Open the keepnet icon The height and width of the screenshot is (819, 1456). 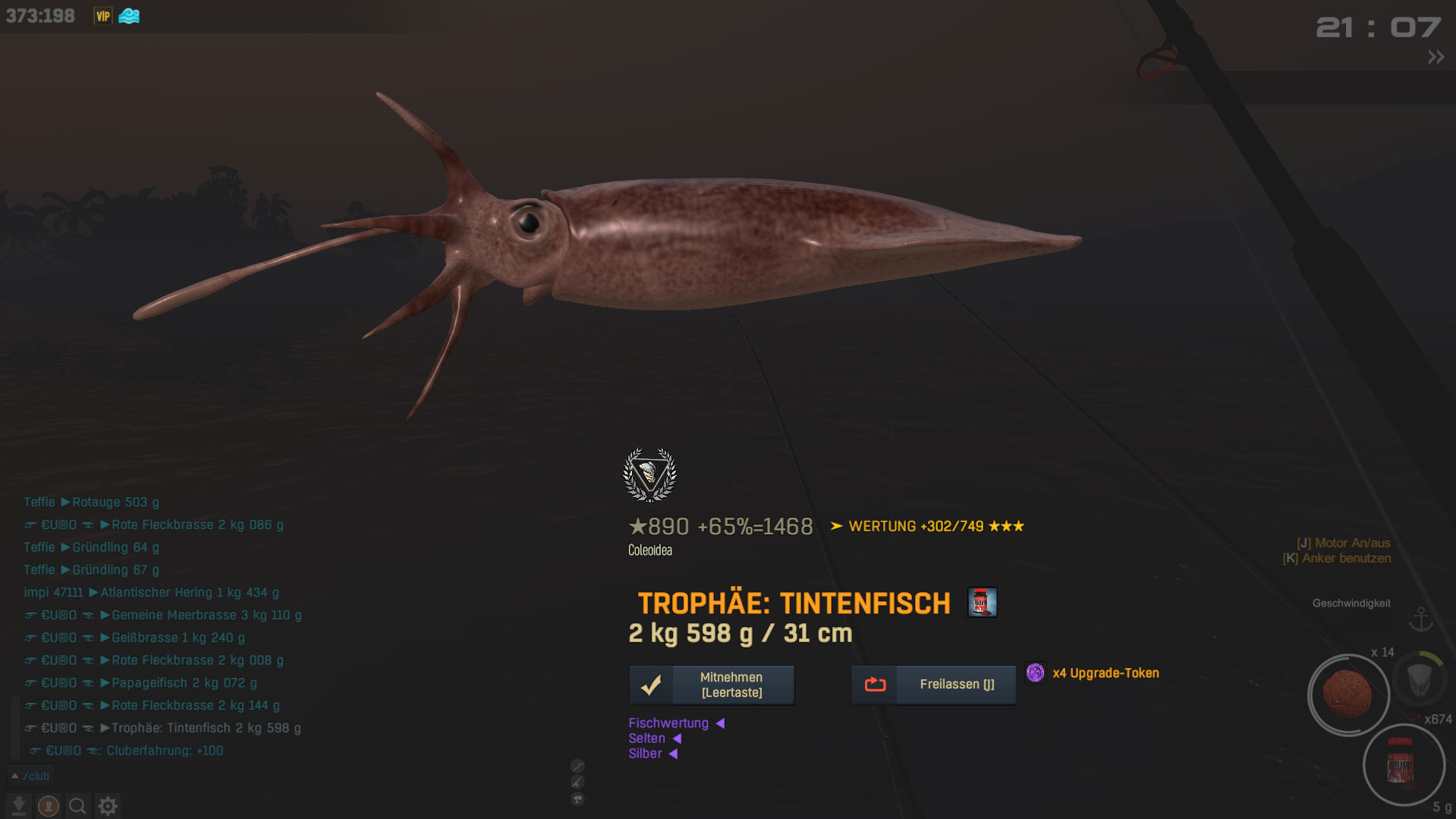[1420, 678]
